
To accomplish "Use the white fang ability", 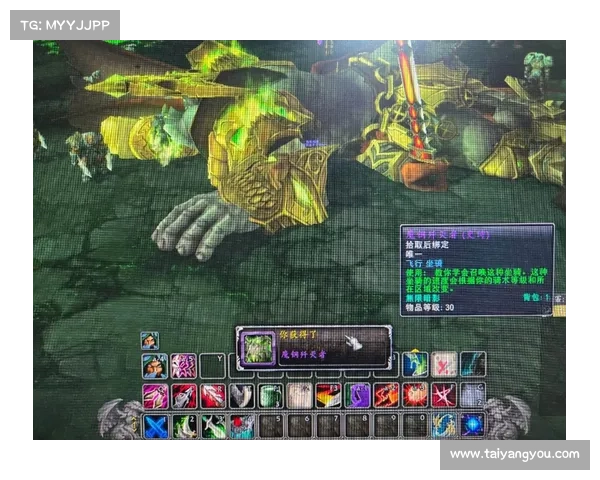I will coord(241,396).
